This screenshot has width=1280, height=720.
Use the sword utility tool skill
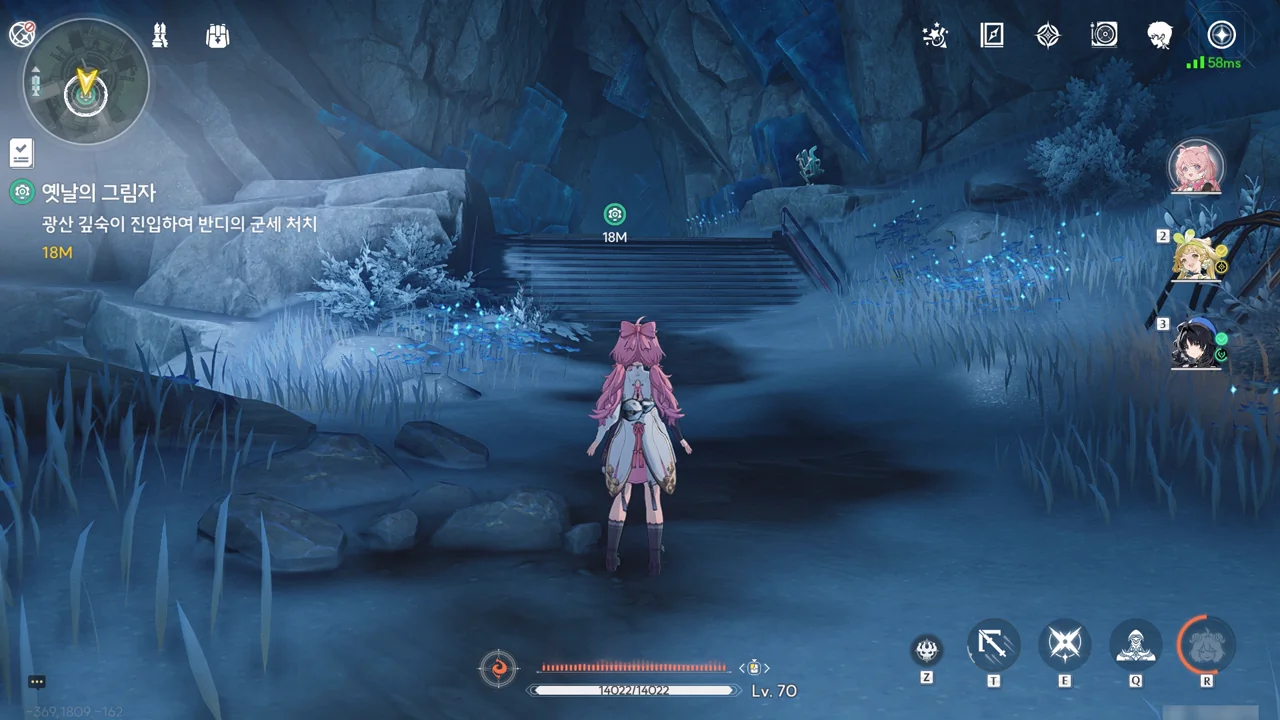point(993,645)
